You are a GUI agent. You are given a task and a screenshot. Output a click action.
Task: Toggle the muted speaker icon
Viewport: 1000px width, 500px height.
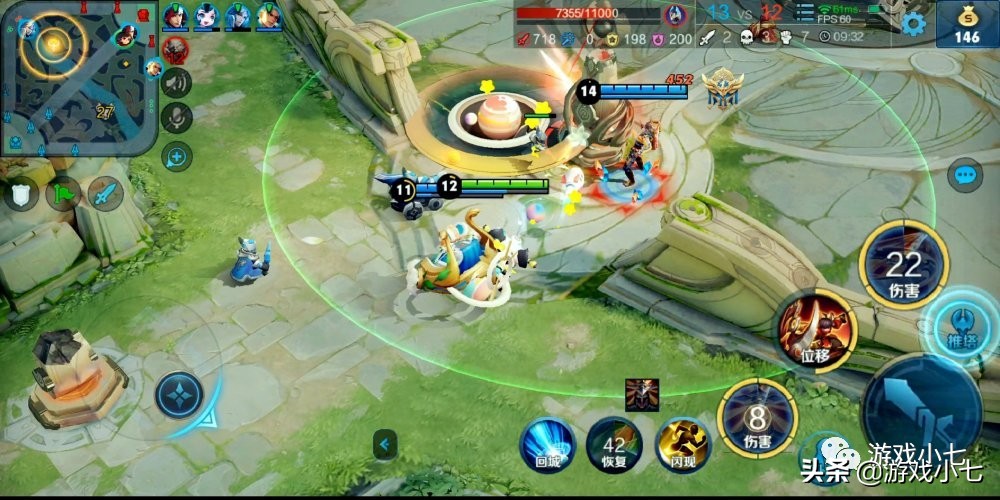click(177, 82)
